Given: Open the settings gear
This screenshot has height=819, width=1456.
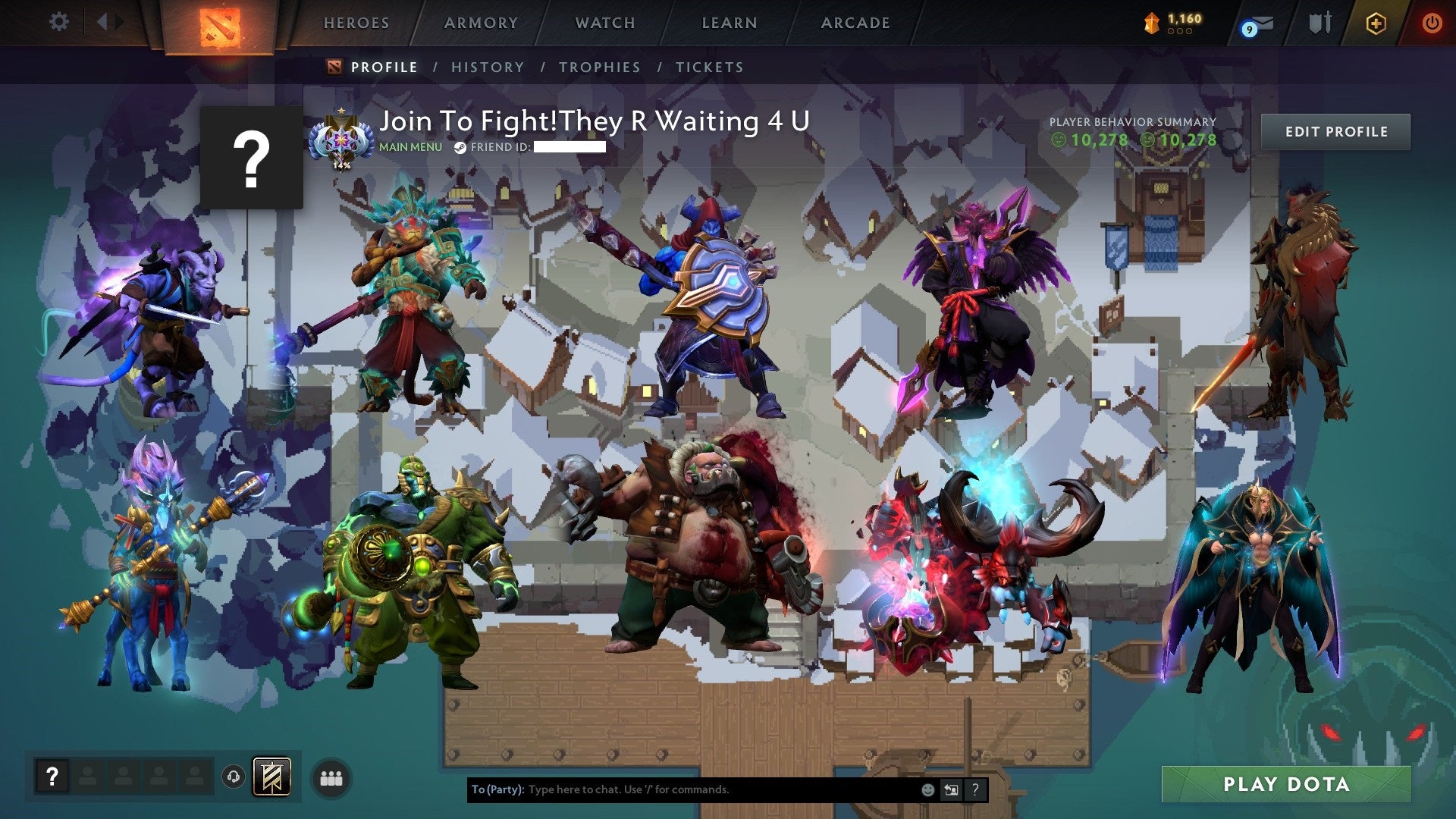Looking at the screenshot, I should (x=59, y=22).
